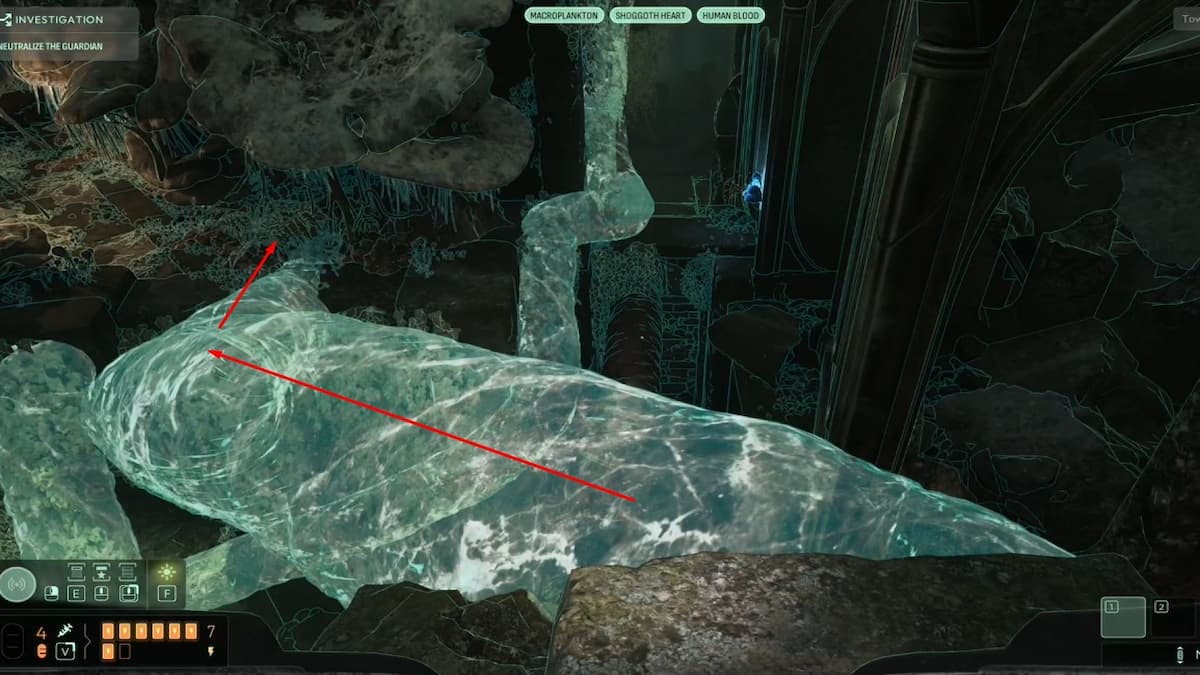Select the lined list scan mode icon
The image size is (1200, 675).
(x=127, y=571)
